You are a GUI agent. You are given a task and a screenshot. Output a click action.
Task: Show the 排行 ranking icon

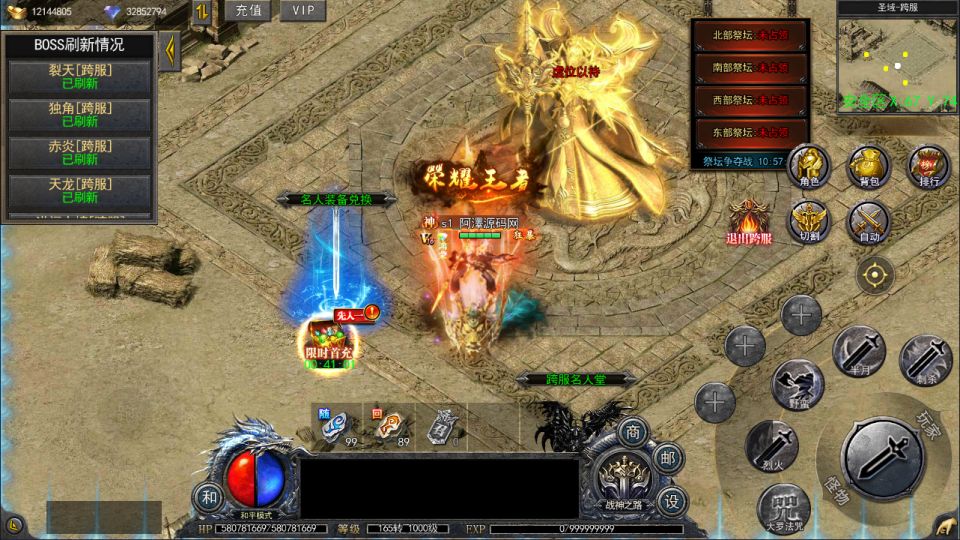[928, 166]
